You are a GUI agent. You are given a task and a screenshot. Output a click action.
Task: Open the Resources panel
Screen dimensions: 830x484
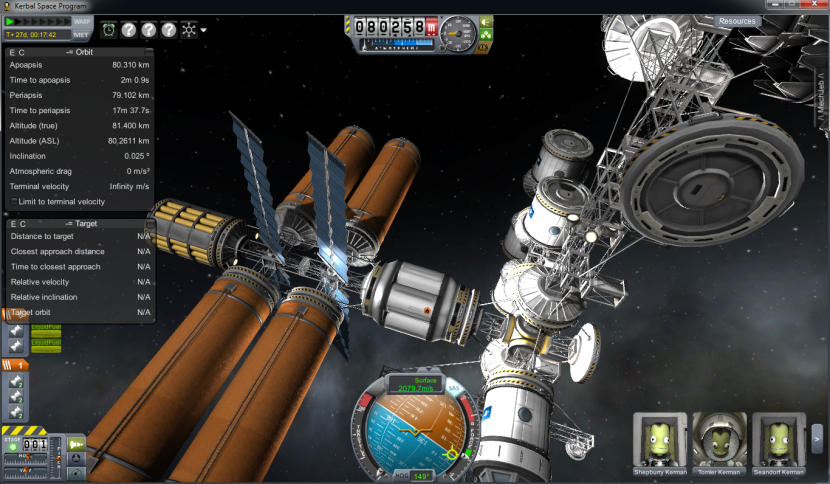(737, 20)
